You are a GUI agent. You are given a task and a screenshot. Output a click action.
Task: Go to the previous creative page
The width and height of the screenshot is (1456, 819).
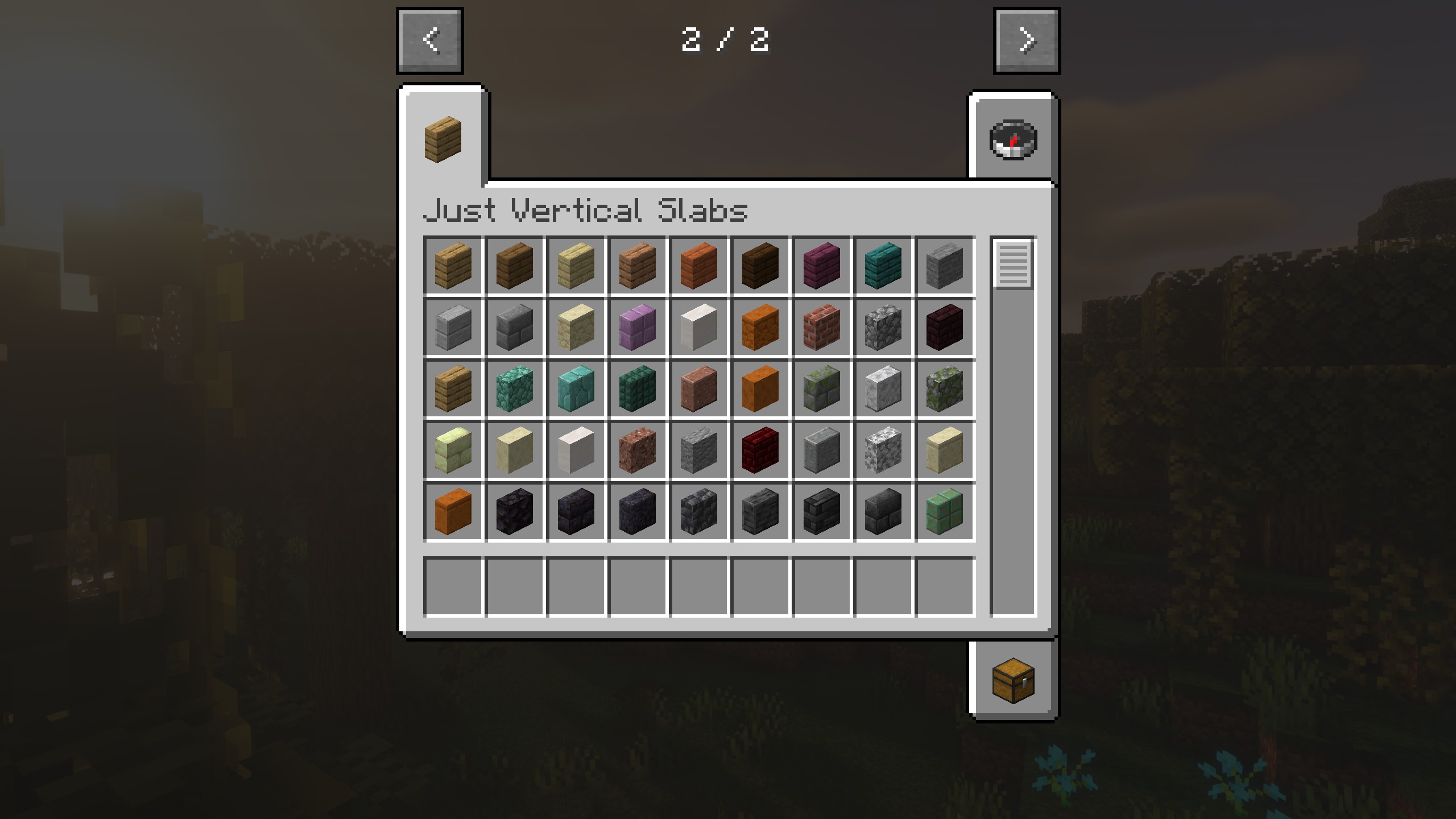pyautogui.click(x=430, y=41)
